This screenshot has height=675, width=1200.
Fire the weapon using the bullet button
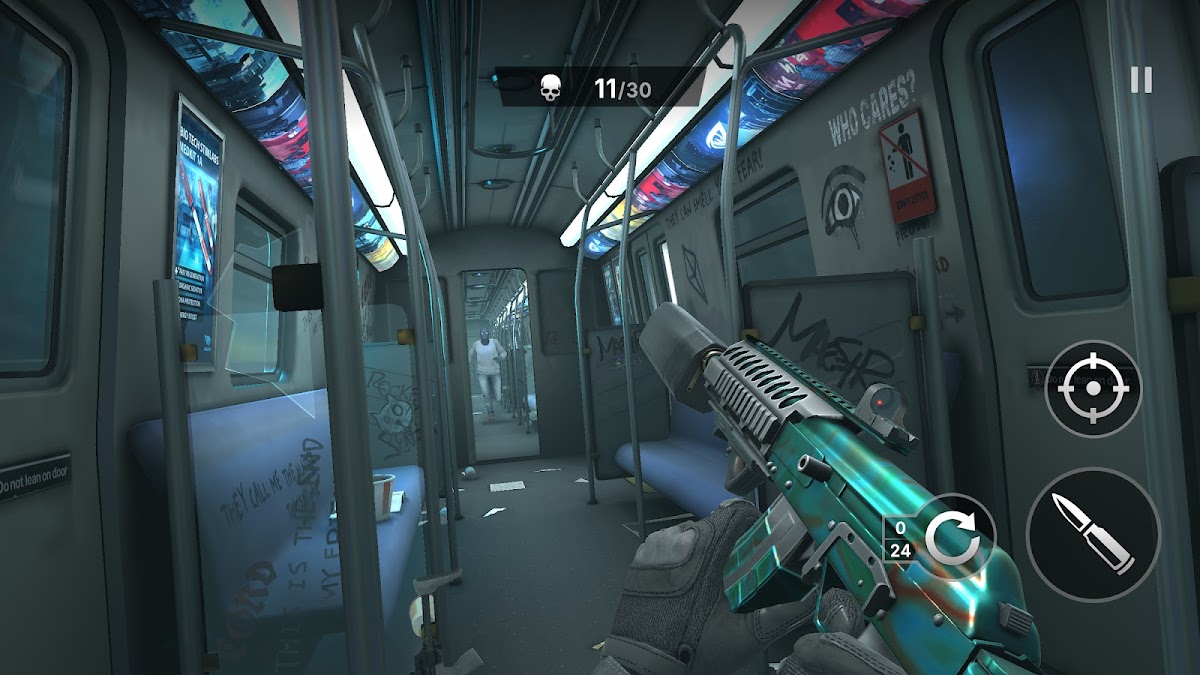[1093, 533]
